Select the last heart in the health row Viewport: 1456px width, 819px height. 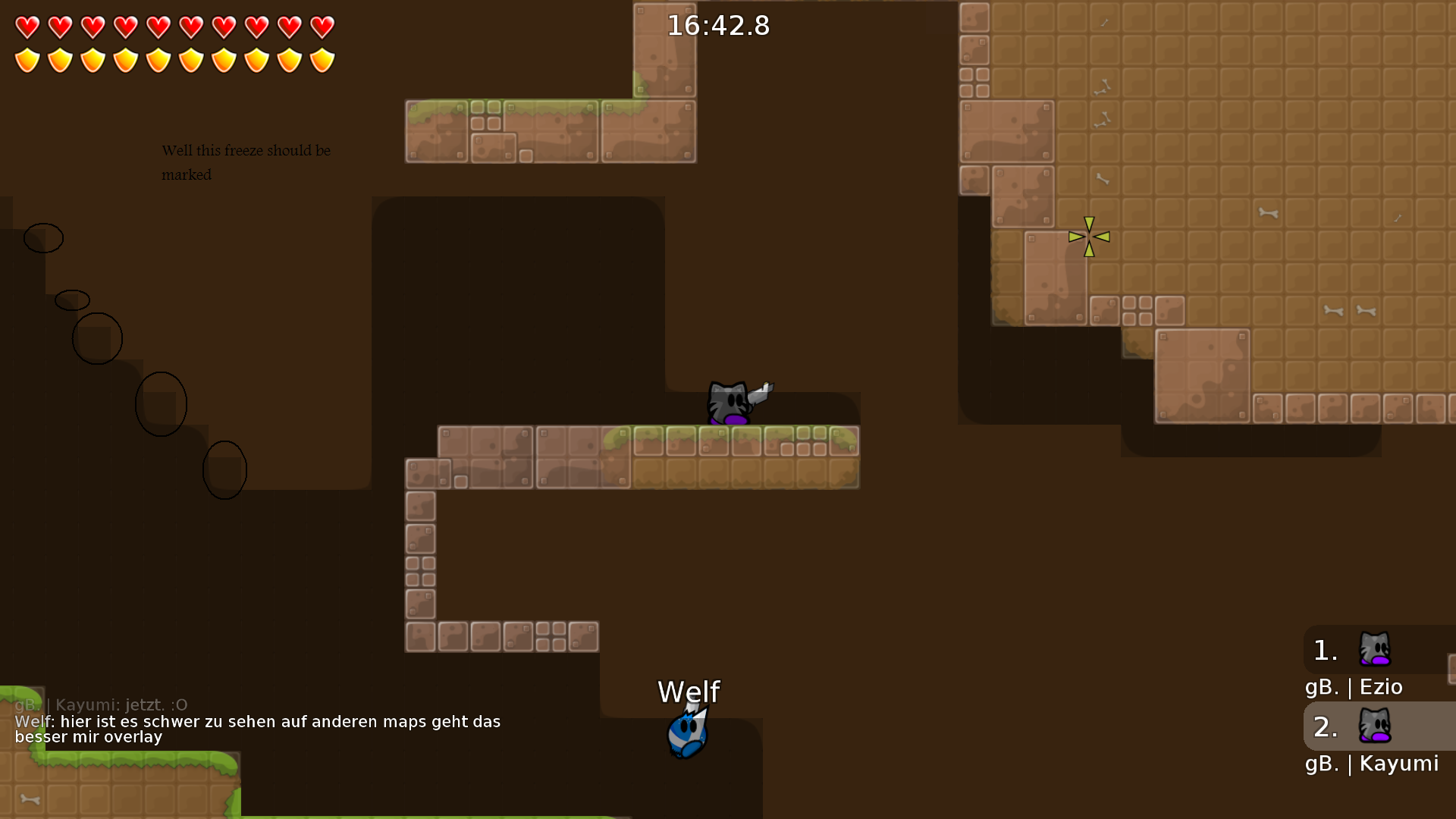(x=322, y=27)
